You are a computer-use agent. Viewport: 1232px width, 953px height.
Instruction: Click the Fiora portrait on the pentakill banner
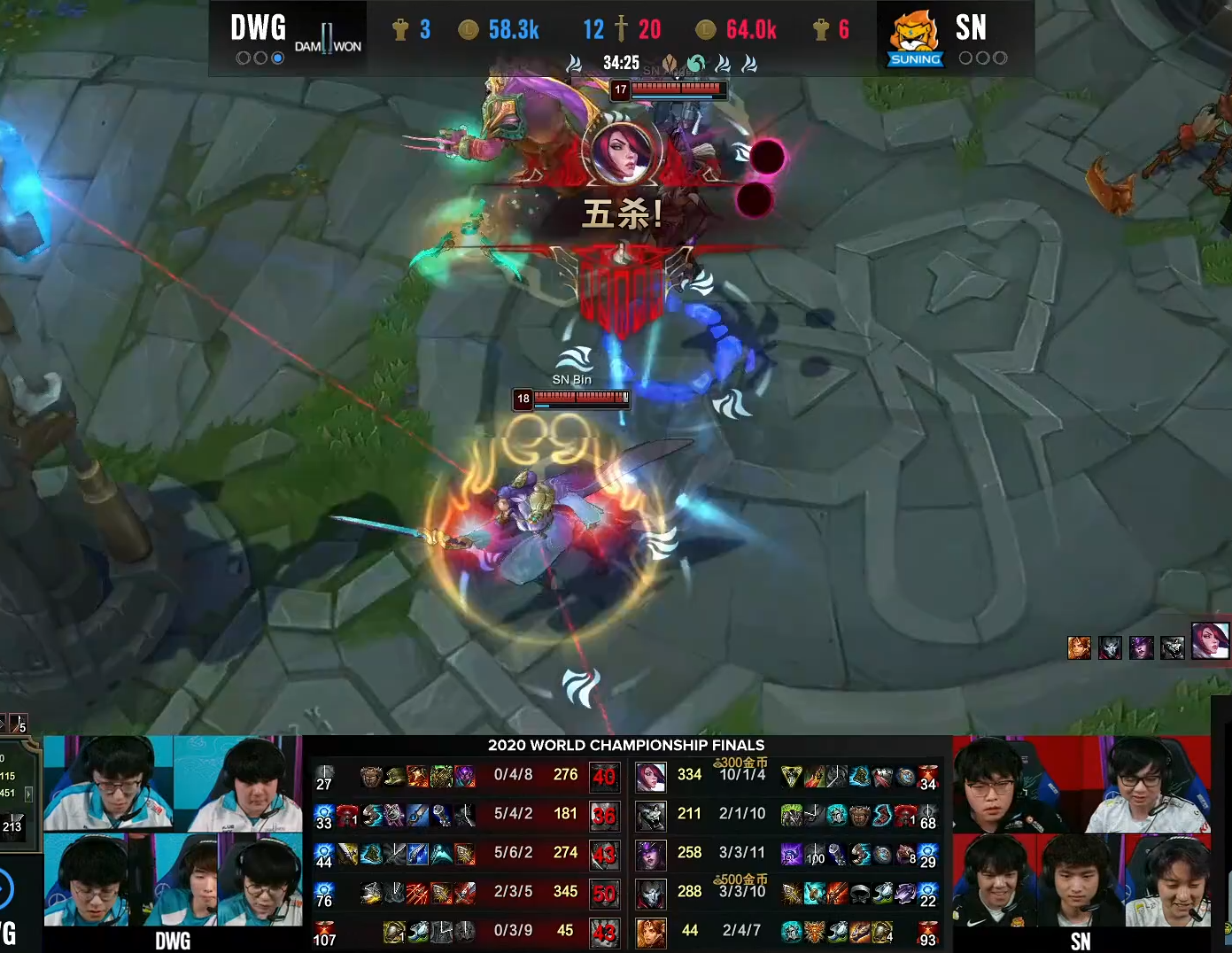[x=622, y=152]
